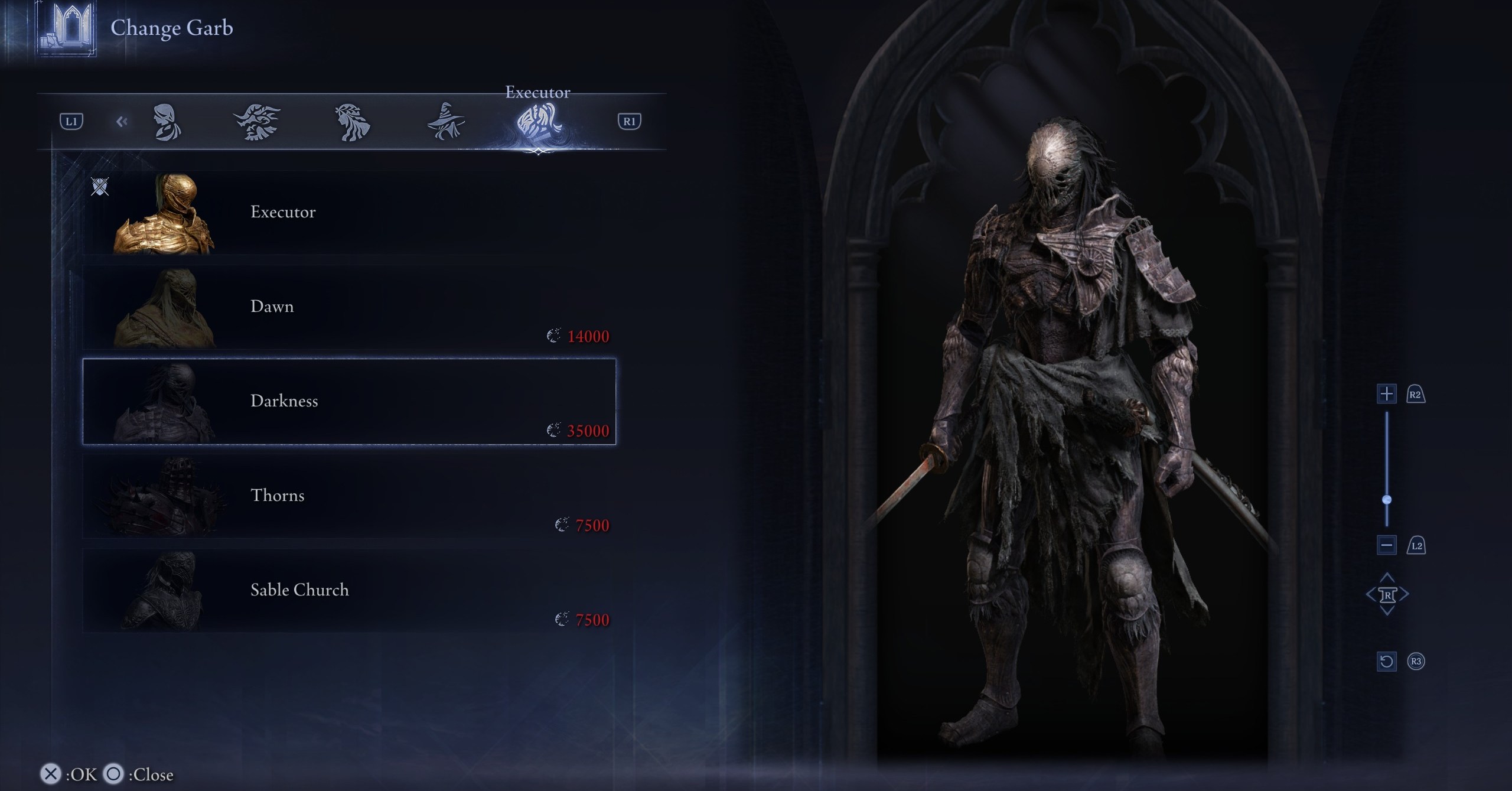Zoom in with the plus icon
Screen dimensions: 1512x791
1387,394
